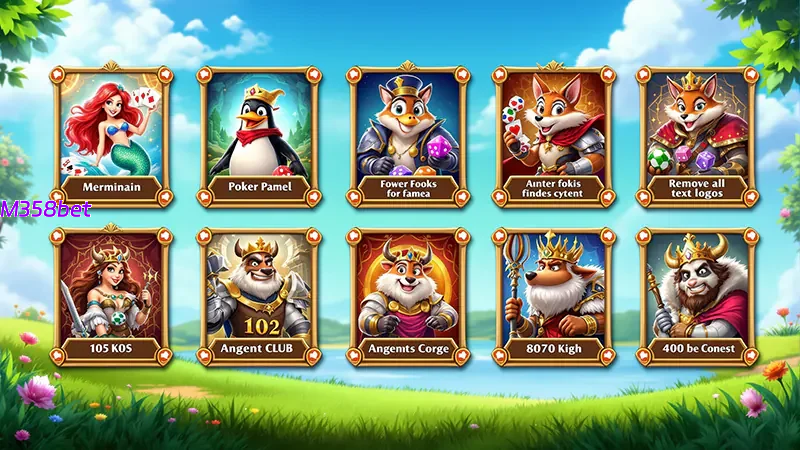Choose the 400 be Conest card
800x450 pixels.
coord(699,297)
